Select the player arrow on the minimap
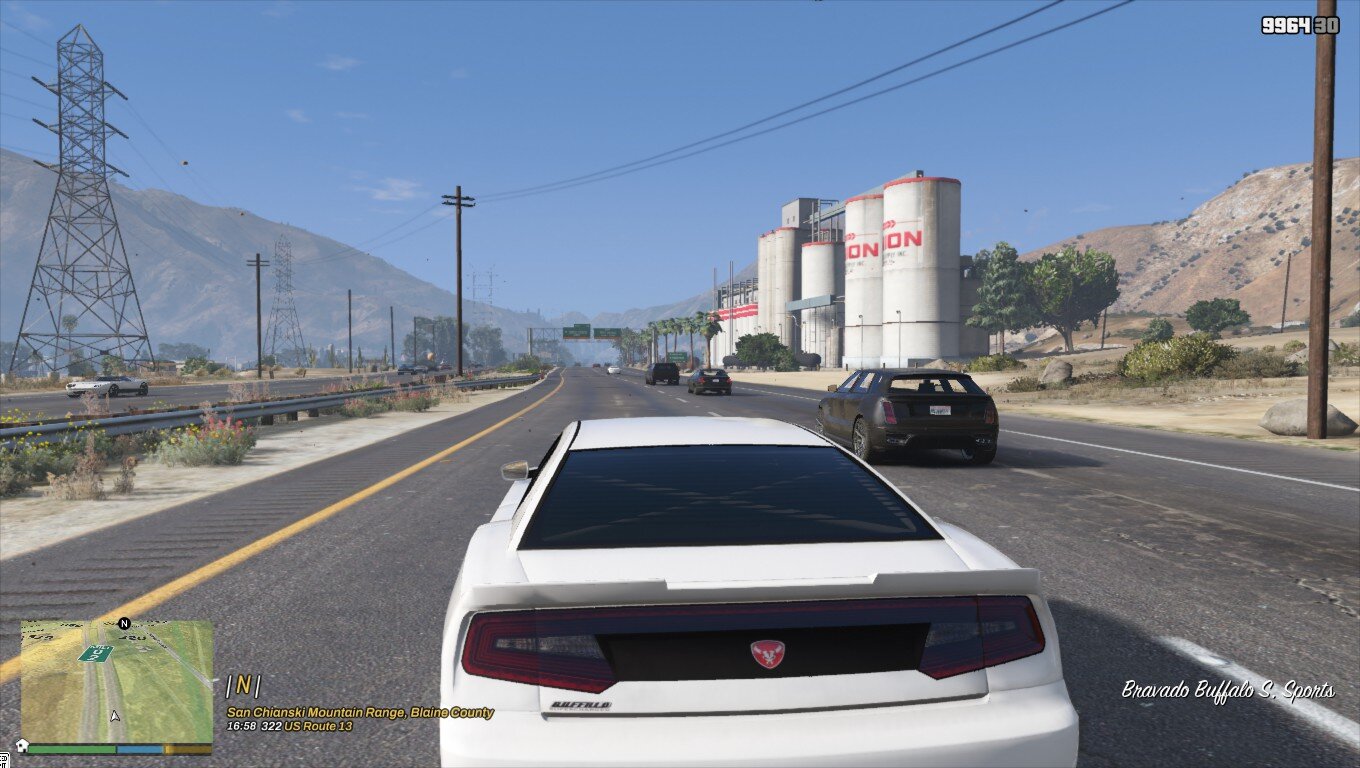The height and width of the screenshot is (768, 1360). pyautogui.click(x=115, y=716)
